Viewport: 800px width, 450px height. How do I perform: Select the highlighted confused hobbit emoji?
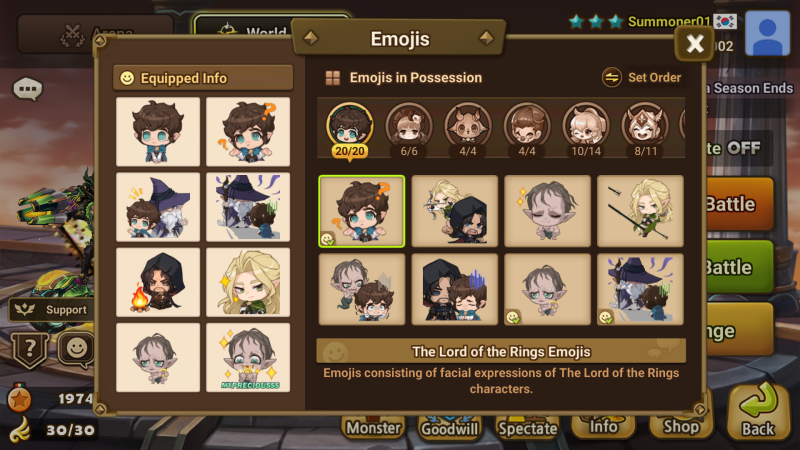(362, 210)
